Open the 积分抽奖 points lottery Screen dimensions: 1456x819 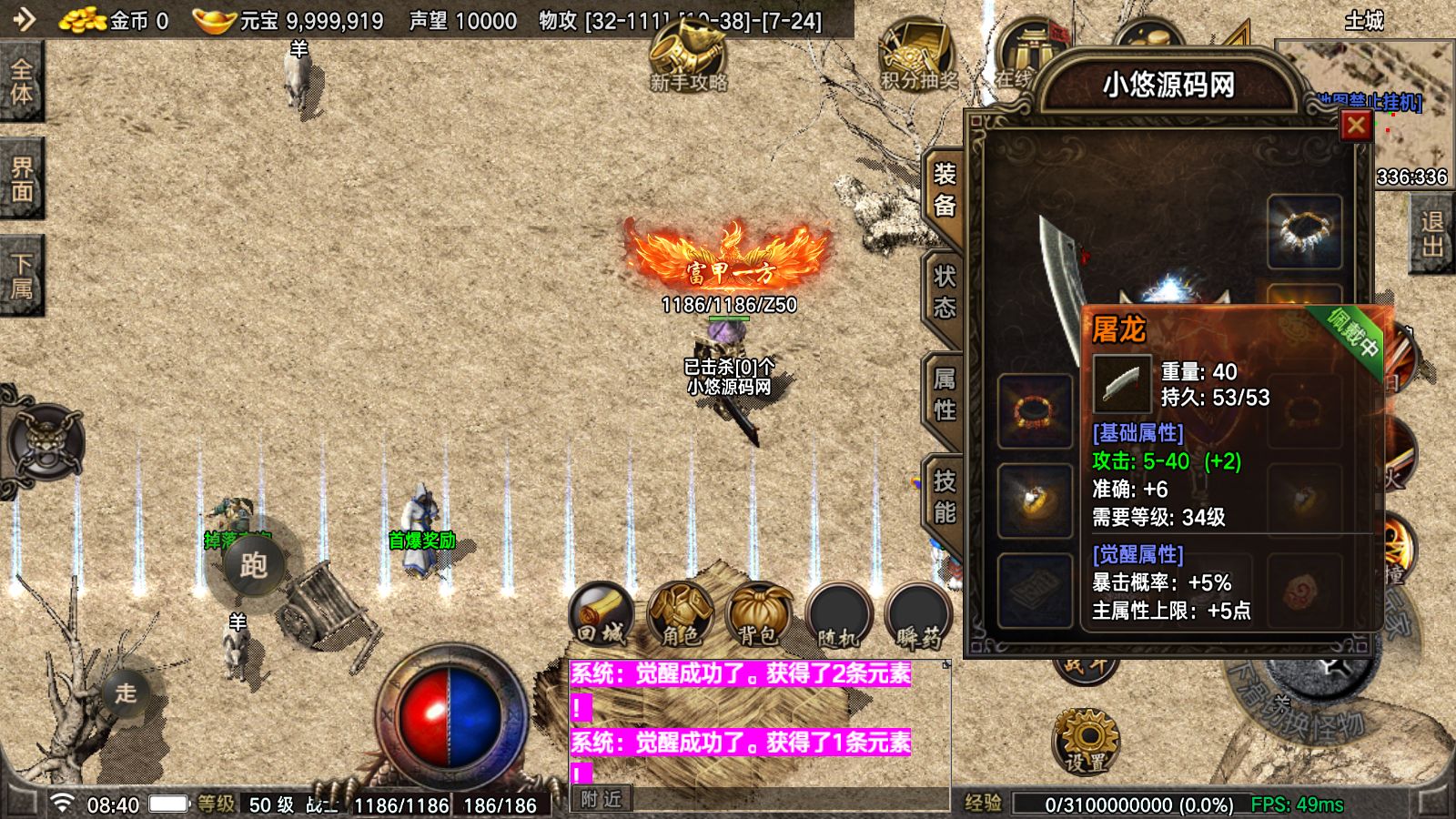tap(918, 56)
